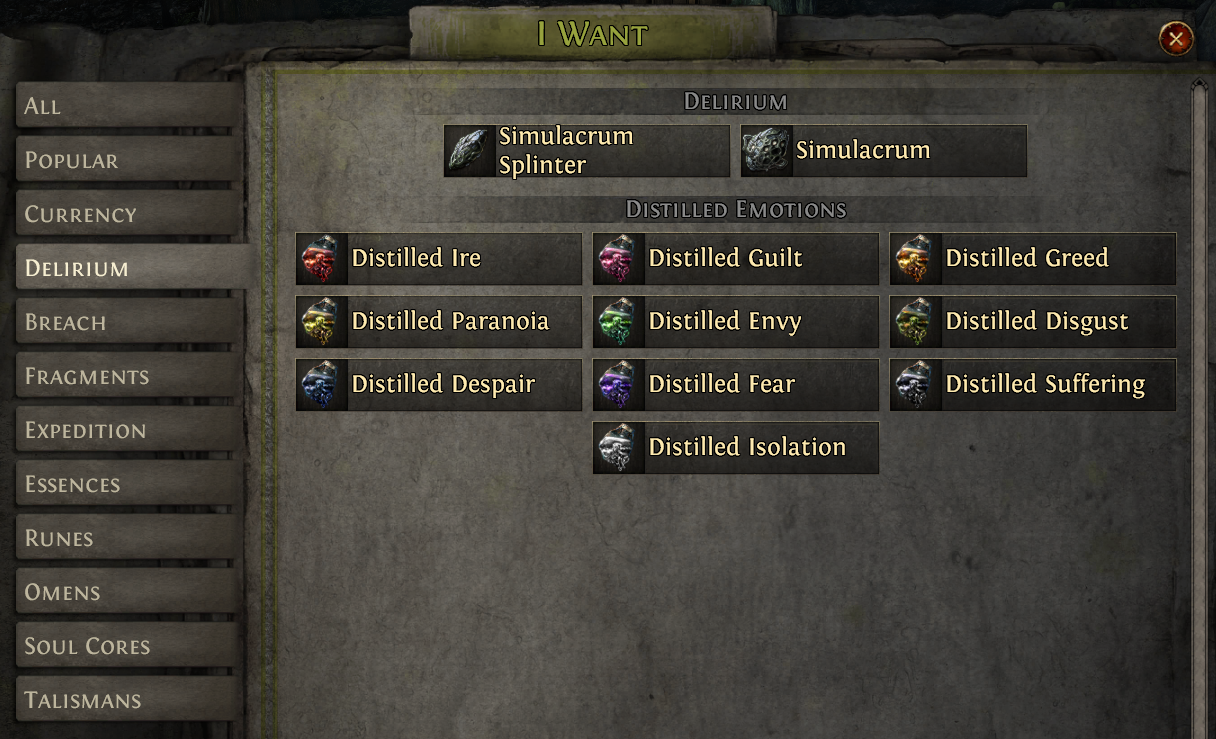Select Distilled Suffering
Image resolution: width=1216 pixels, height=739 pixels.
pos(1033,385)
